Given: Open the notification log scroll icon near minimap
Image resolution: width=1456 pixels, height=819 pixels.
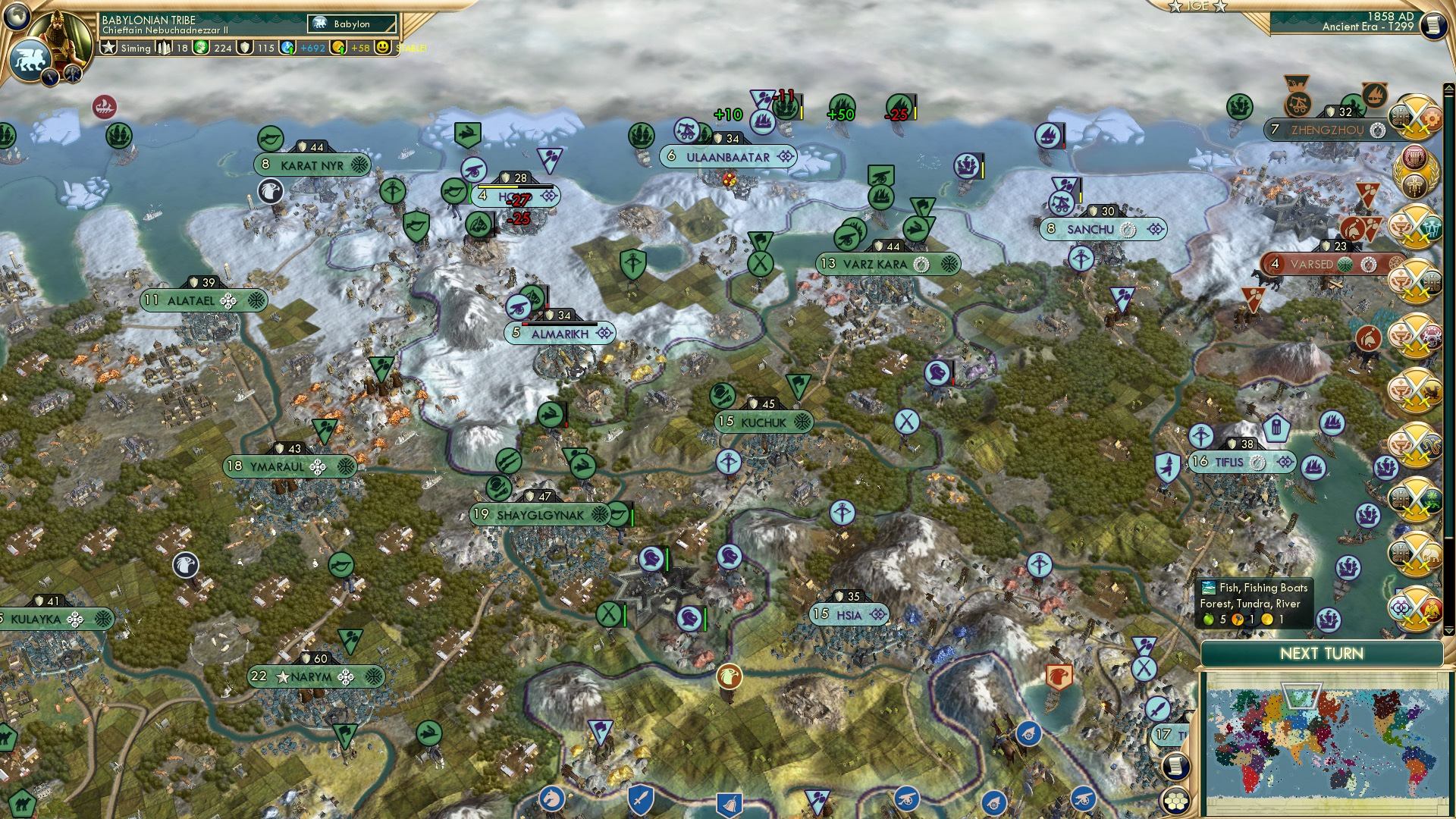Looking at the screenshot, I should tap(1176, 767).
